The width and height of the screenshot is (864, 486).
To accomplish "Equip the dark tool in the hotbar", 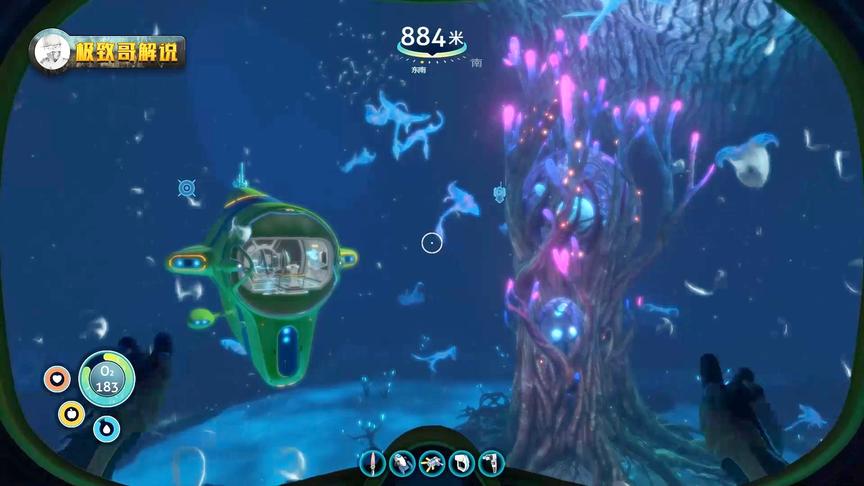I will point(491,464).
